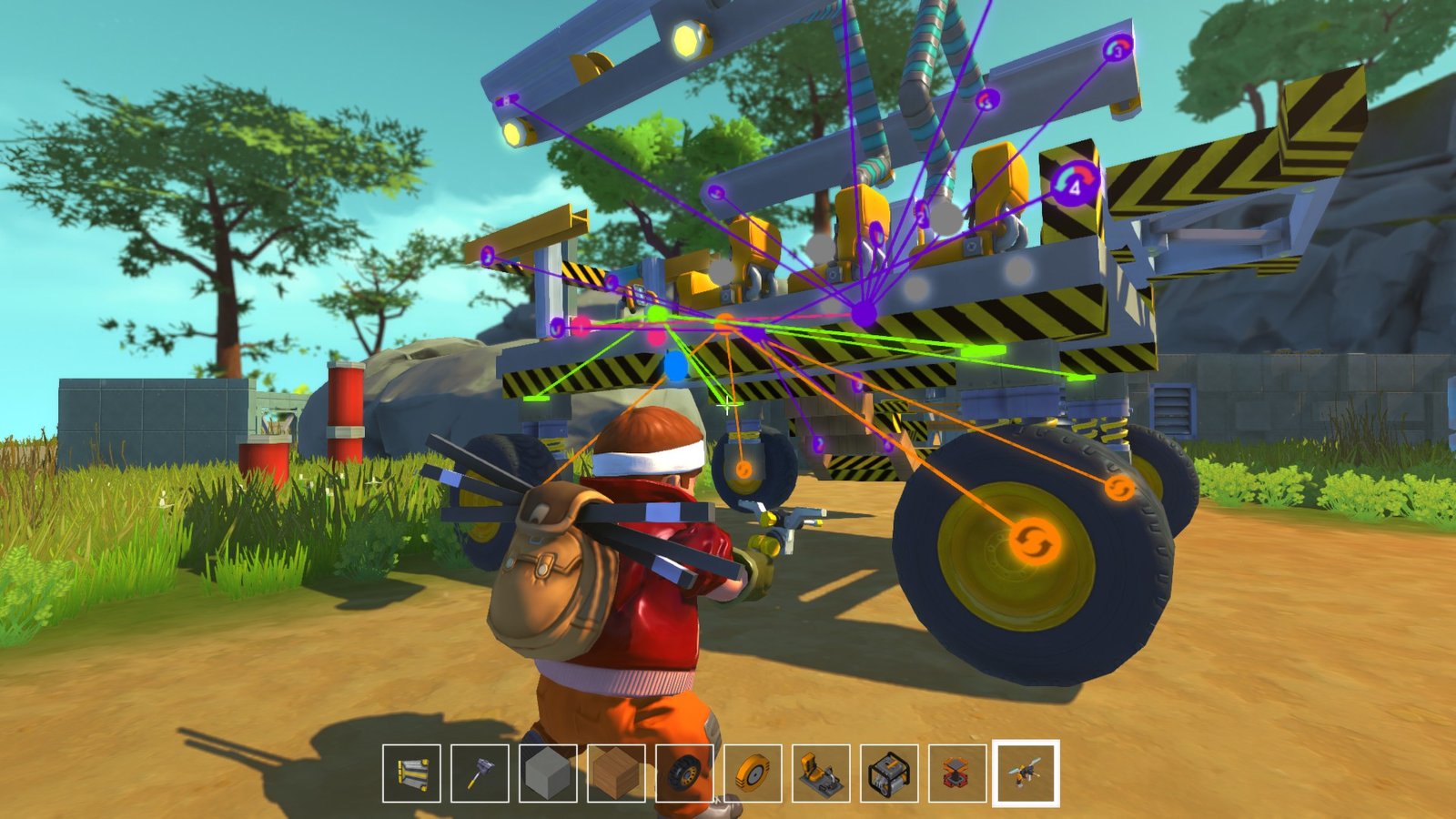Click the central purple connection hub

point(864,314)
